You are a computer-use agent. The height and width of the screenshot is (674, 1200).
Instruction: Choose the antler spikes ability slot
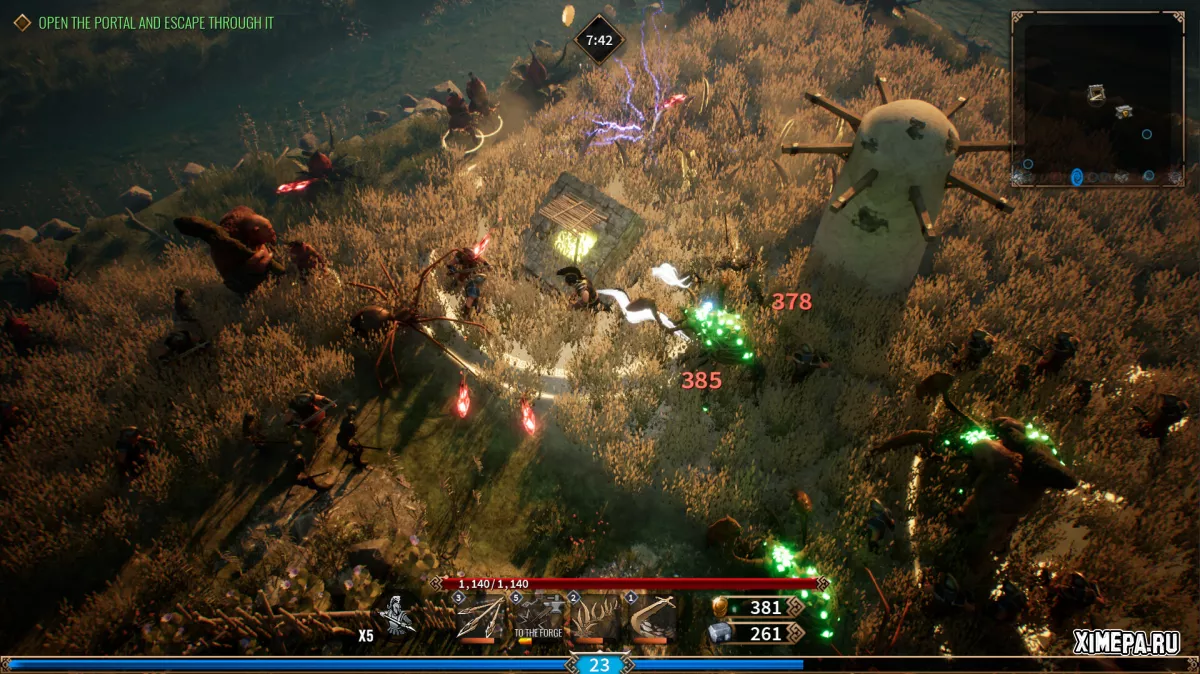595,618
